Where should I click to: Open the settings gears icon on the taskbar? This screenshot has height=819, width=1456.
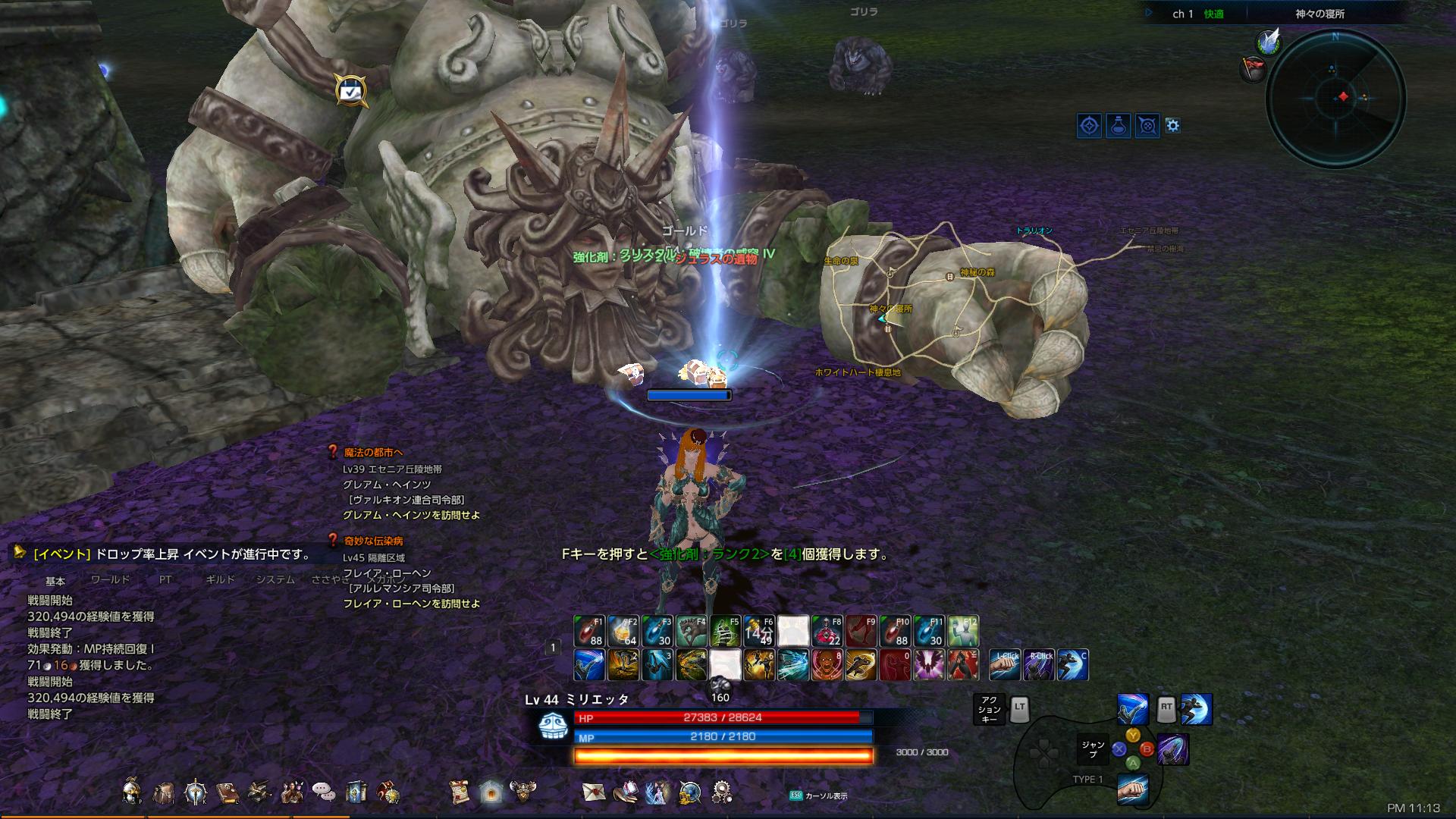coord(723,791)
